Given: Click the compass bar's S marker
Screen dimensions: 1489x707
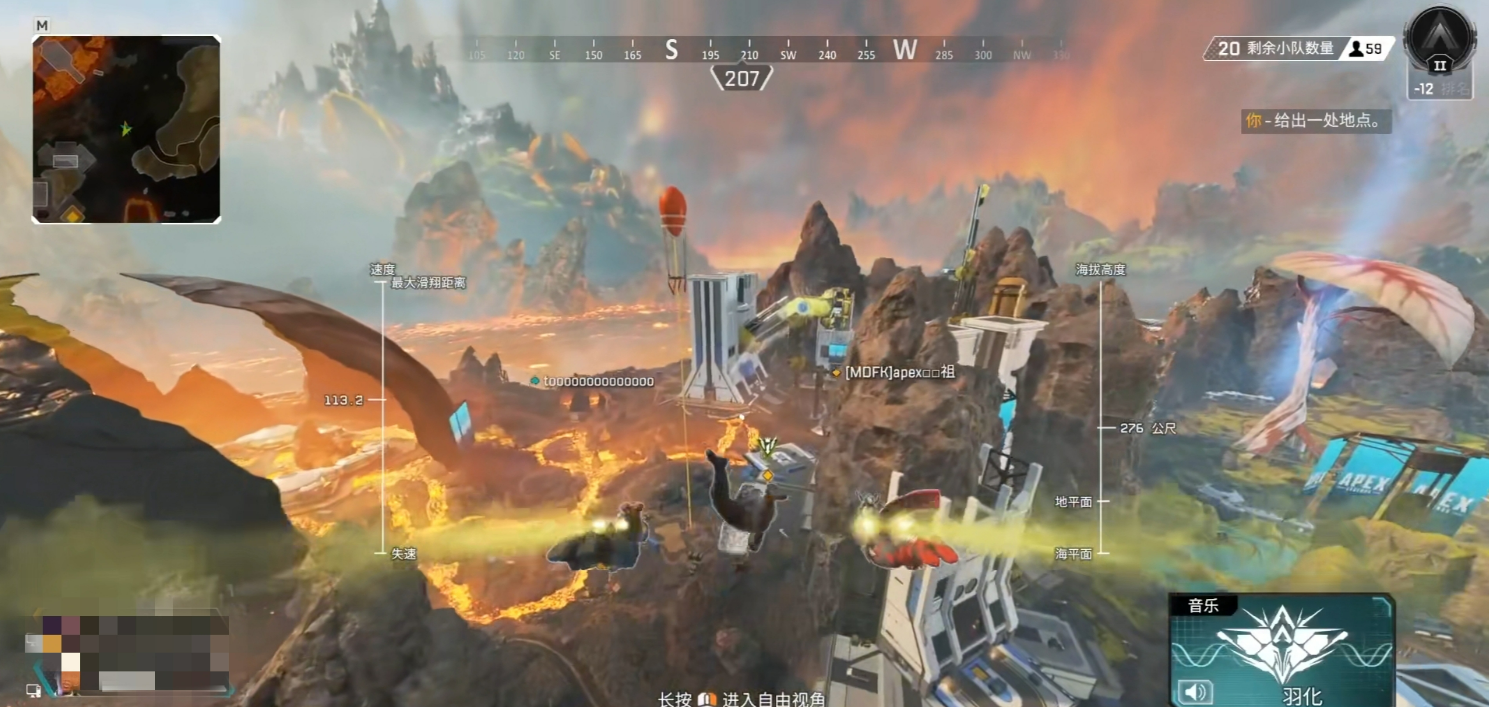Looking at the screenshot, I should coord(671,50).
